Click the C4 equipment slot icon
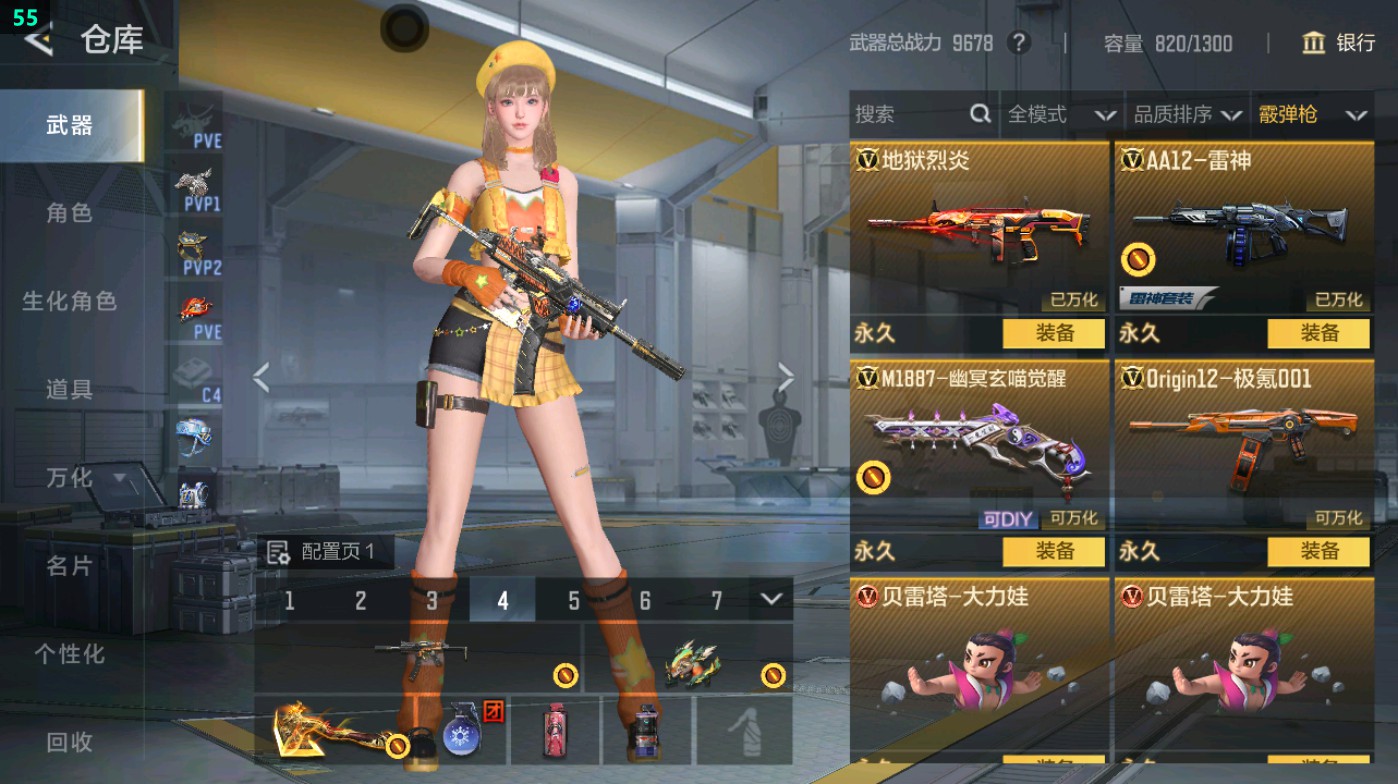Viewport: 1398px width, 784px height. (196, 371)
